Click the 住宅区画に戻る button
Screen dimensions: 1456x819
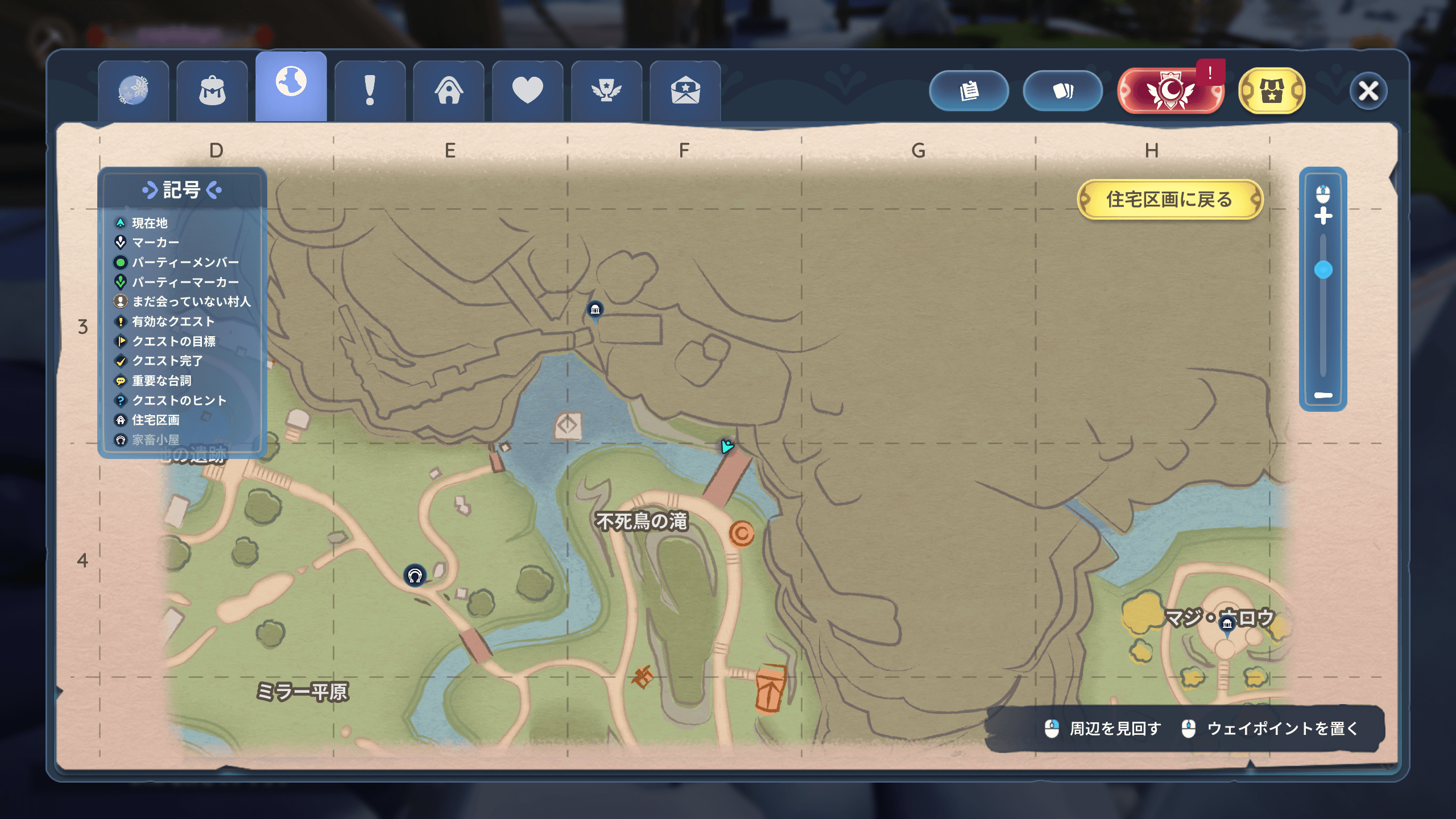(x=1169, y=200)
